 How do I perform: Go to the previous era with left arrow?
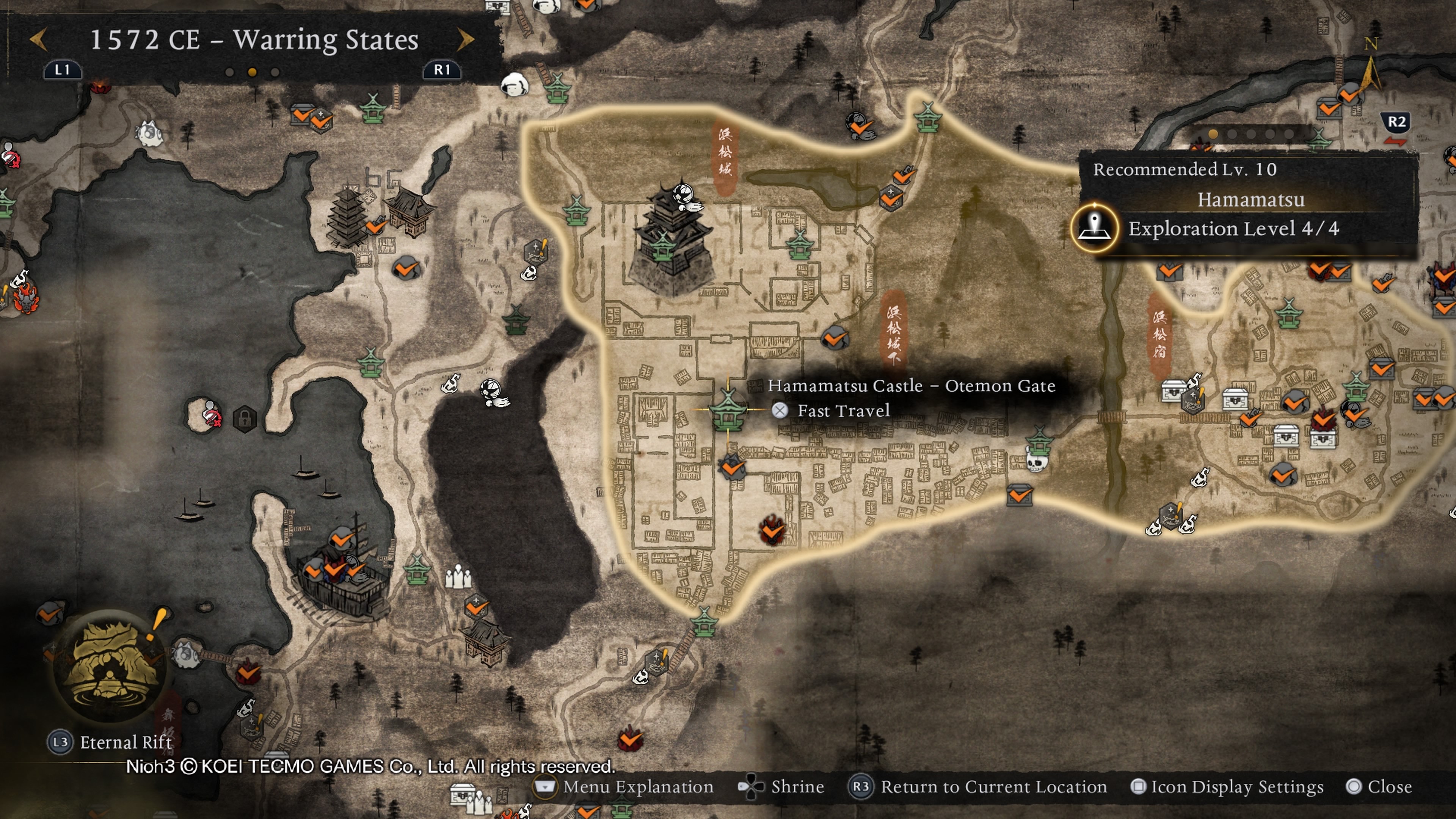[38, 39]
